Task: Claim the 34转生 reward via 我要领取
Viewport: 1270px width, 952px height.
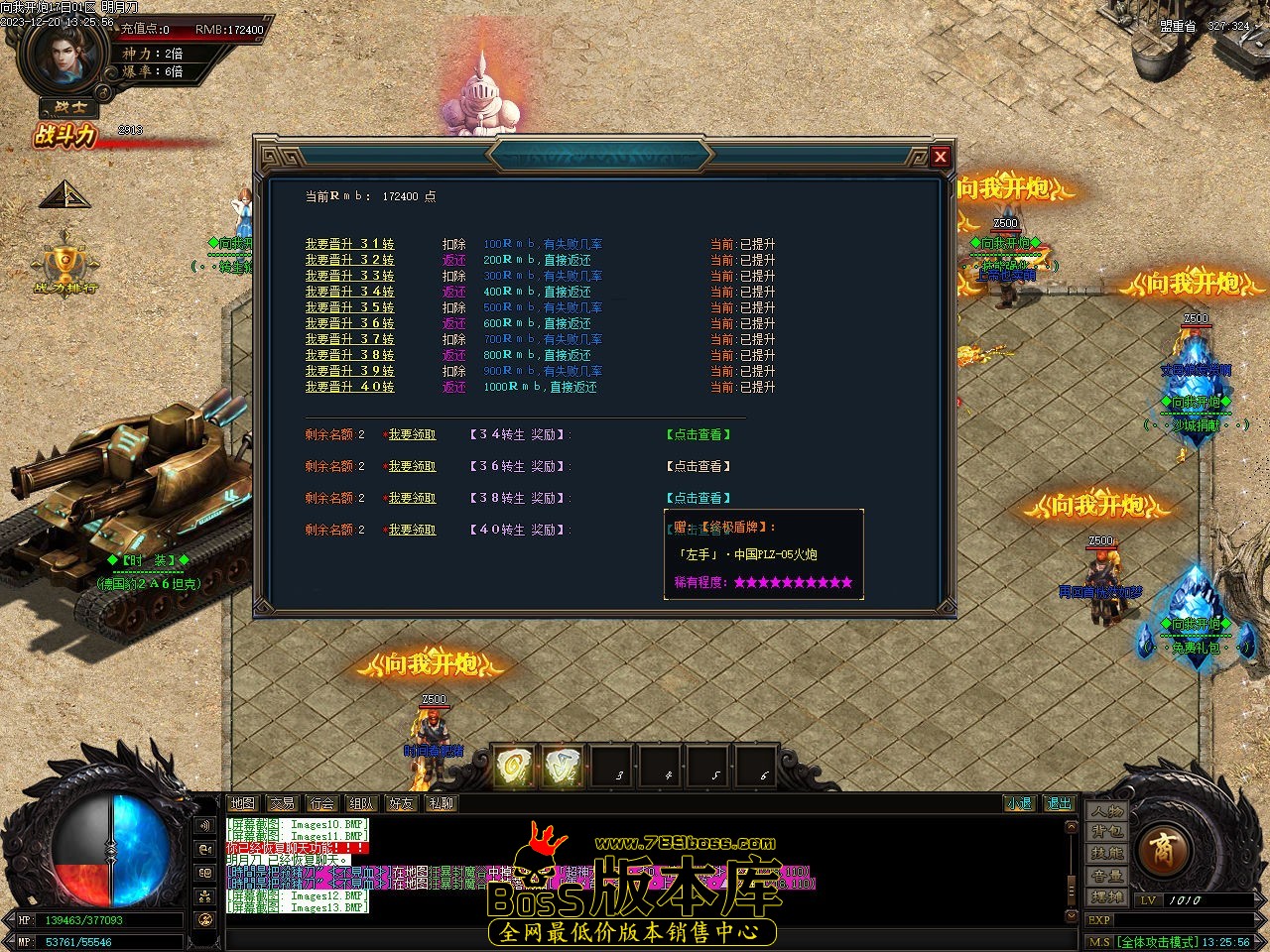Action: [412, 434]
